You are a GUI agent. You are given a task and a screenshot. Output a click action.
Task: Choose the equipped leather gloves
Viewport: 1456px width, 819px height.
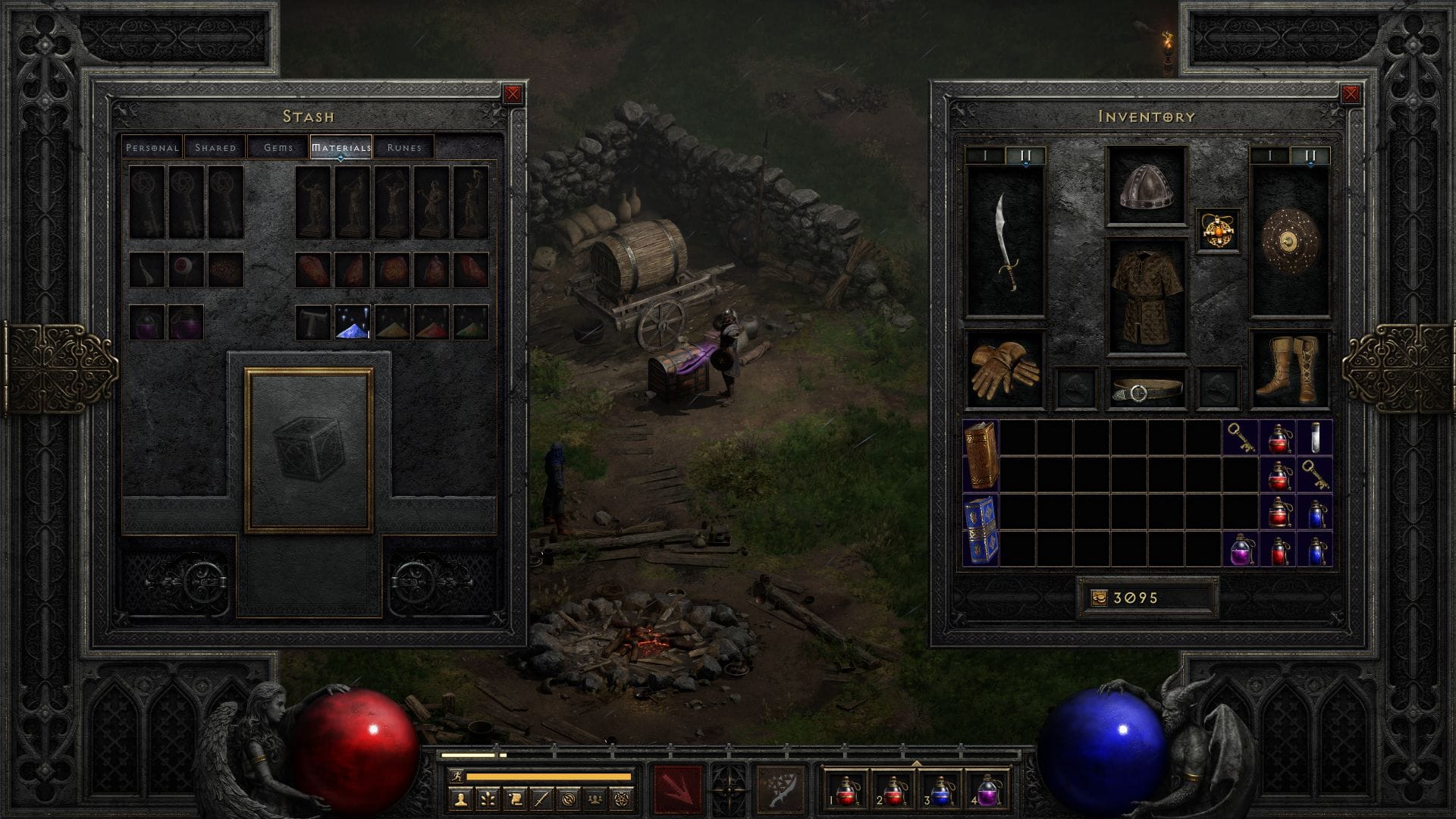coord(1004,369)
